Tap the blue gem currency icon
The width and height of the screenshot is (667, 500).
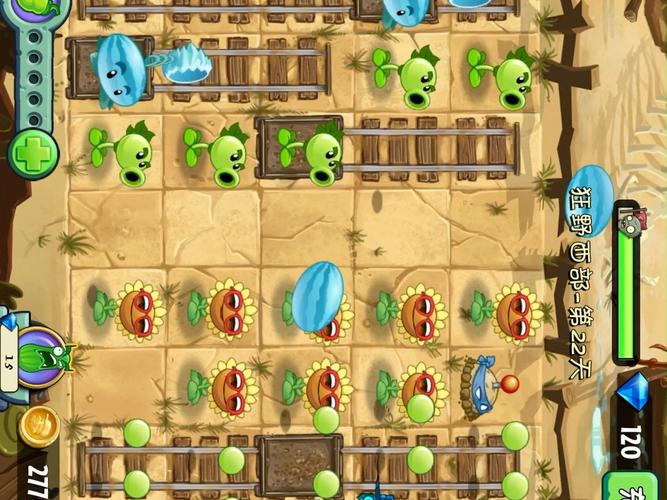632,393
